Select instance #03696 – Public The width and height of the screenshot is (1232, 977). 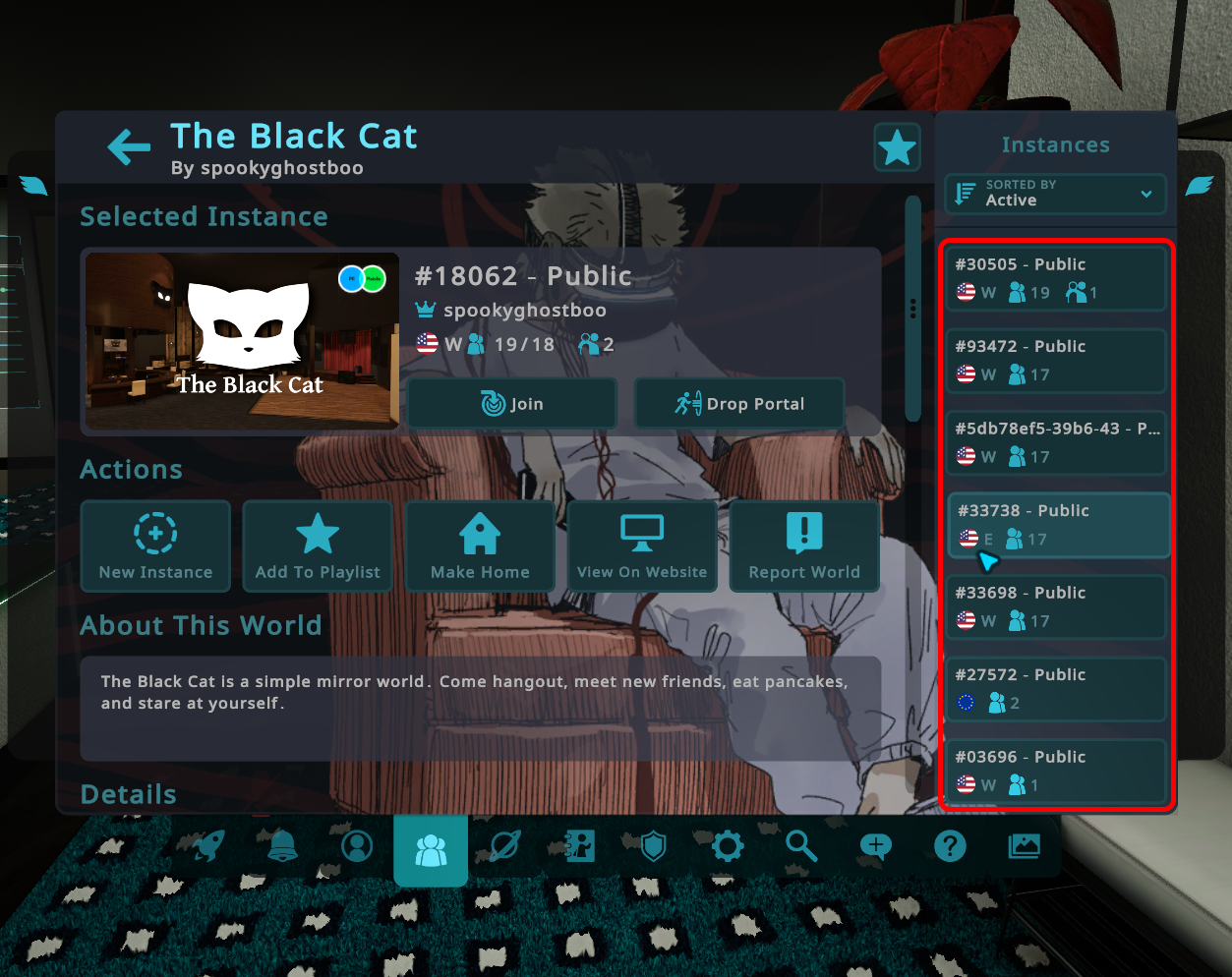1055,772
